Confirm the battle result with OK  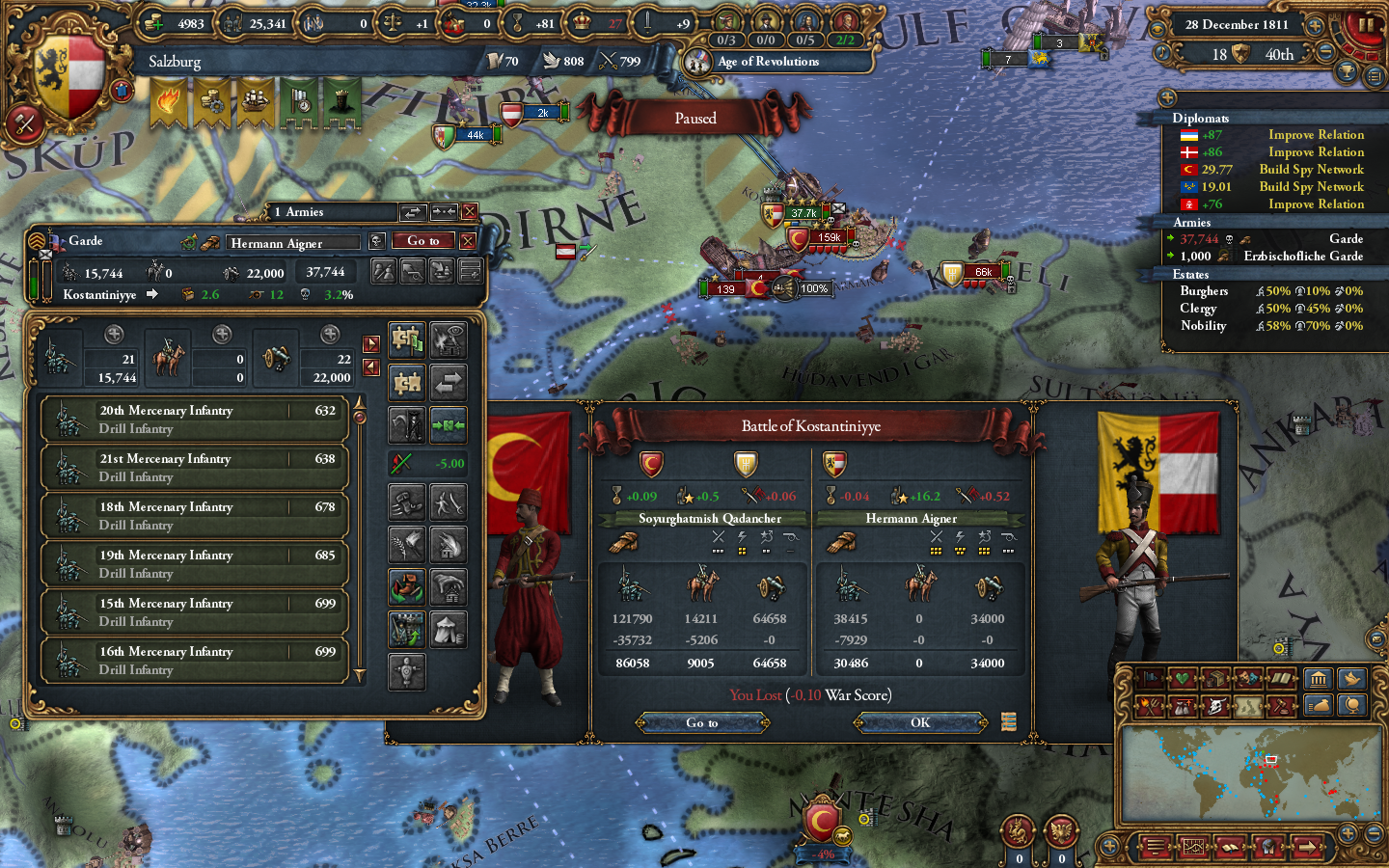coord(919,722)
